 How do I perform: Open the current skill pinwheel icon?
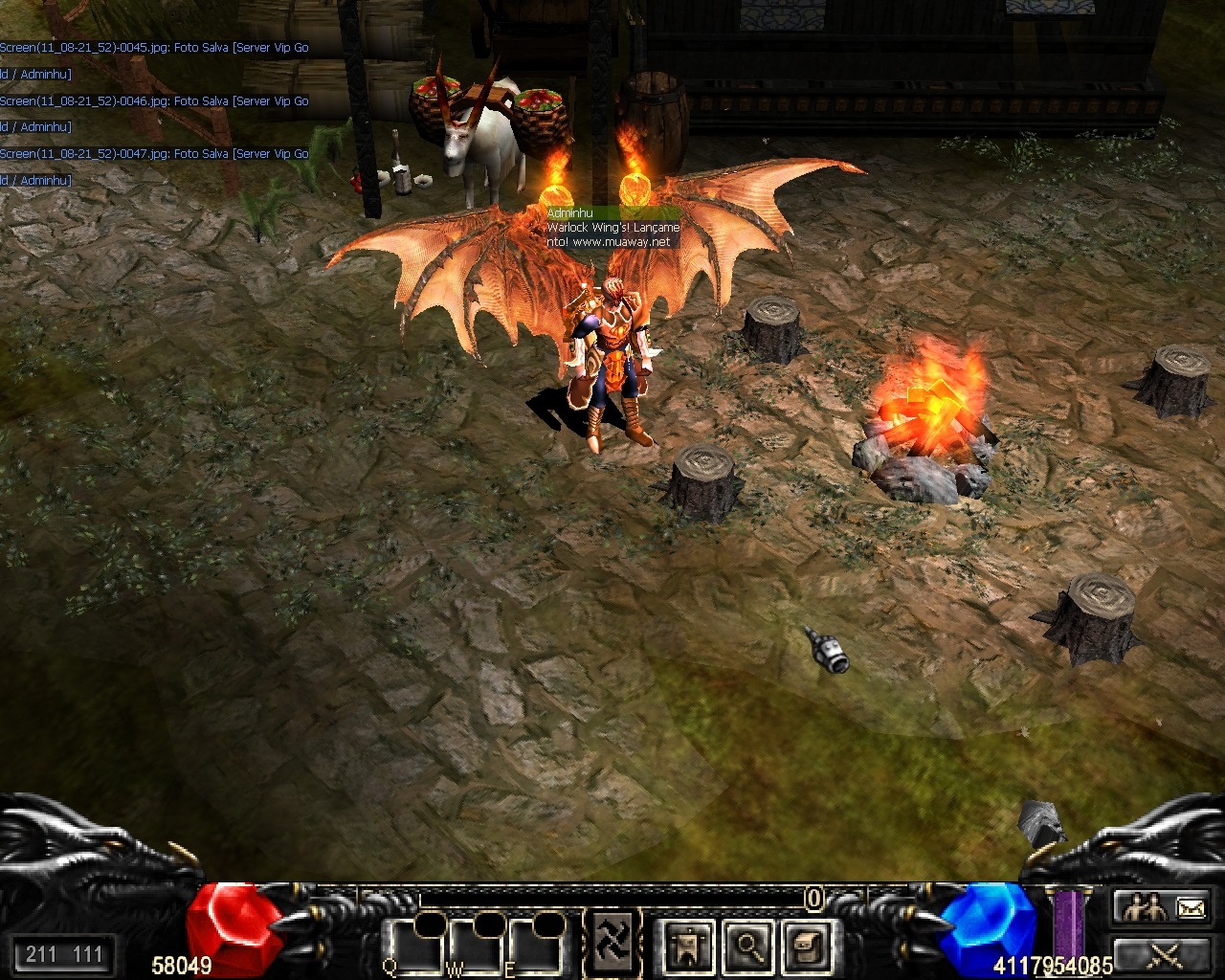coord(610,941)
